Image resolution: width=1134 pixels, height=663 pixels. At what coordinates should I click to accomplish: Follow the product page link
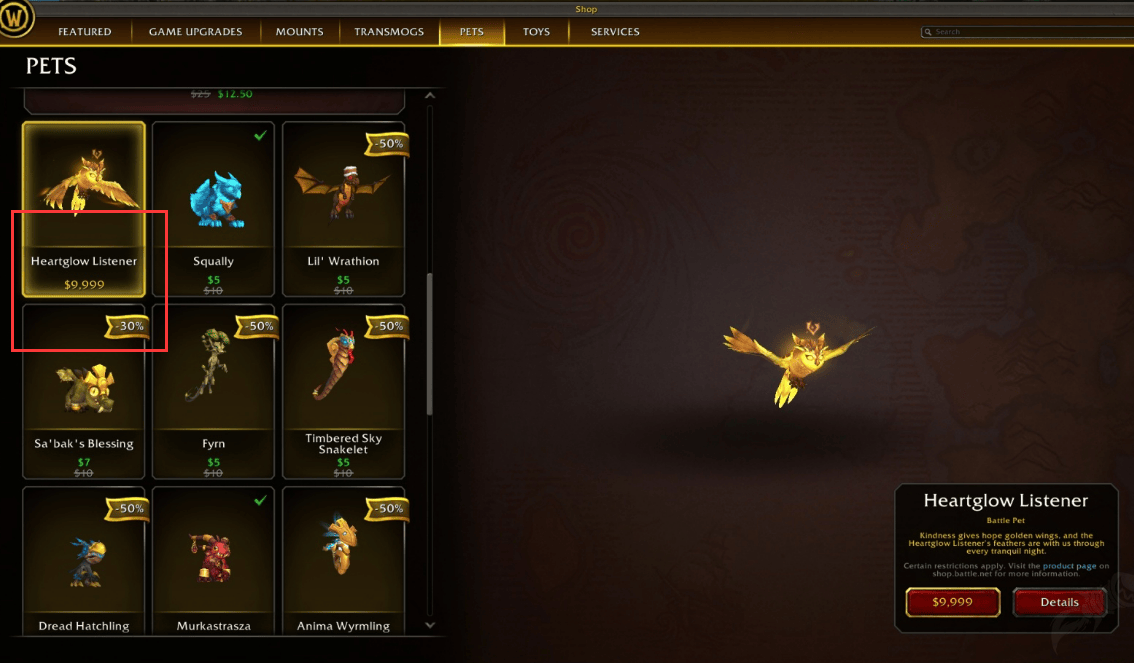coord(1074,566)
